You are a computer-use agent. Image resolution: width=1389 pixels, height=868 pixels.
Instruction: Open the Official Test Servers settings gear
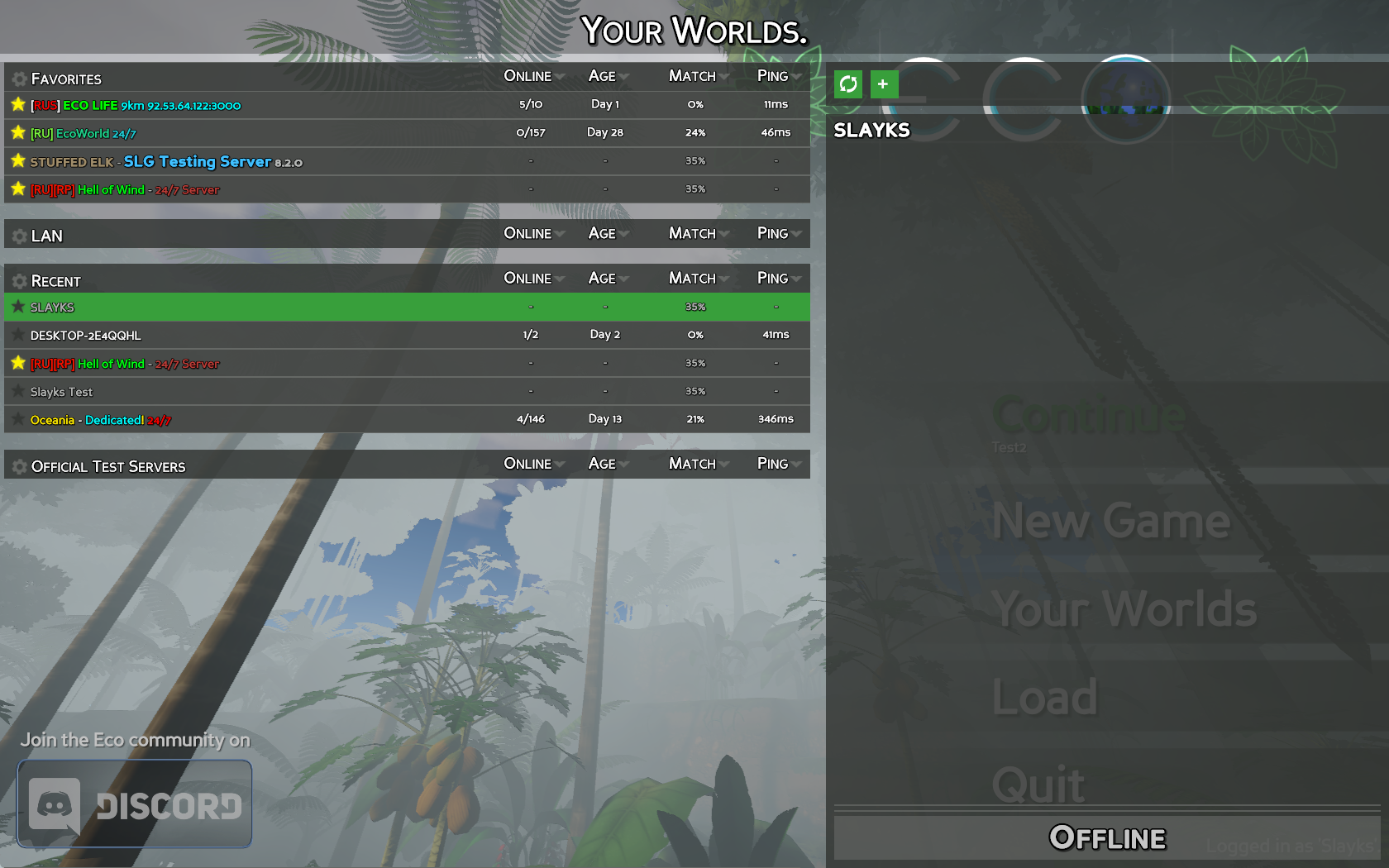click(18, 465)
